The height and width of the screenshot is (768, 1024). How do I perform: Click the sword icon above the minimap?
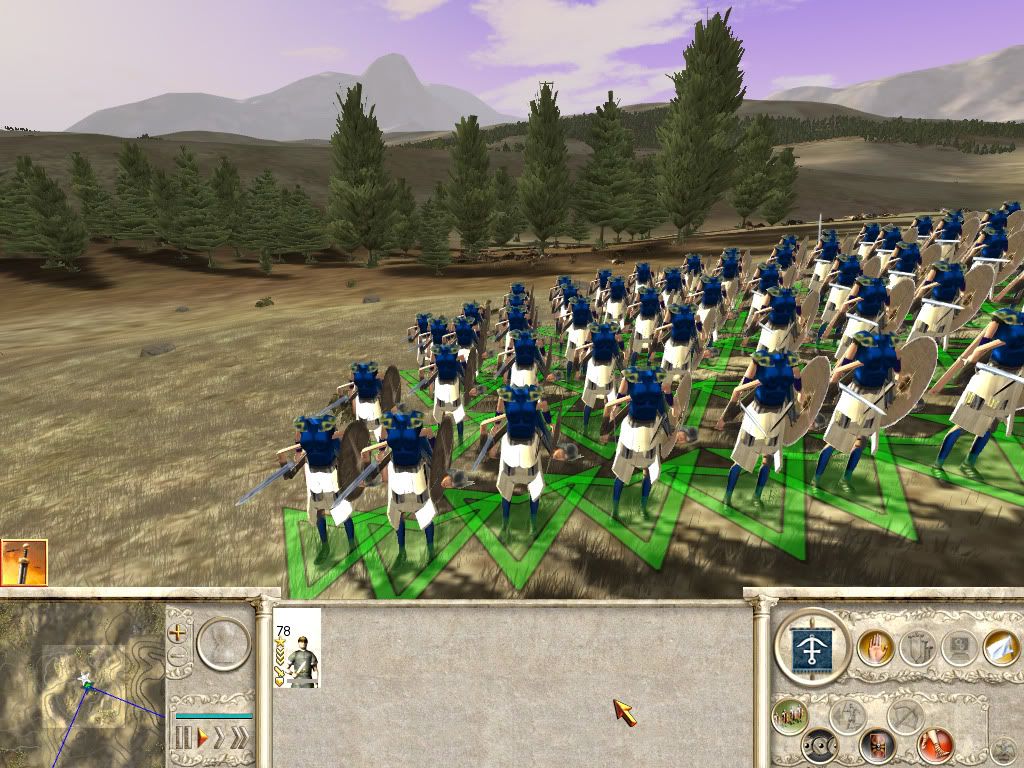click(23, 562)
